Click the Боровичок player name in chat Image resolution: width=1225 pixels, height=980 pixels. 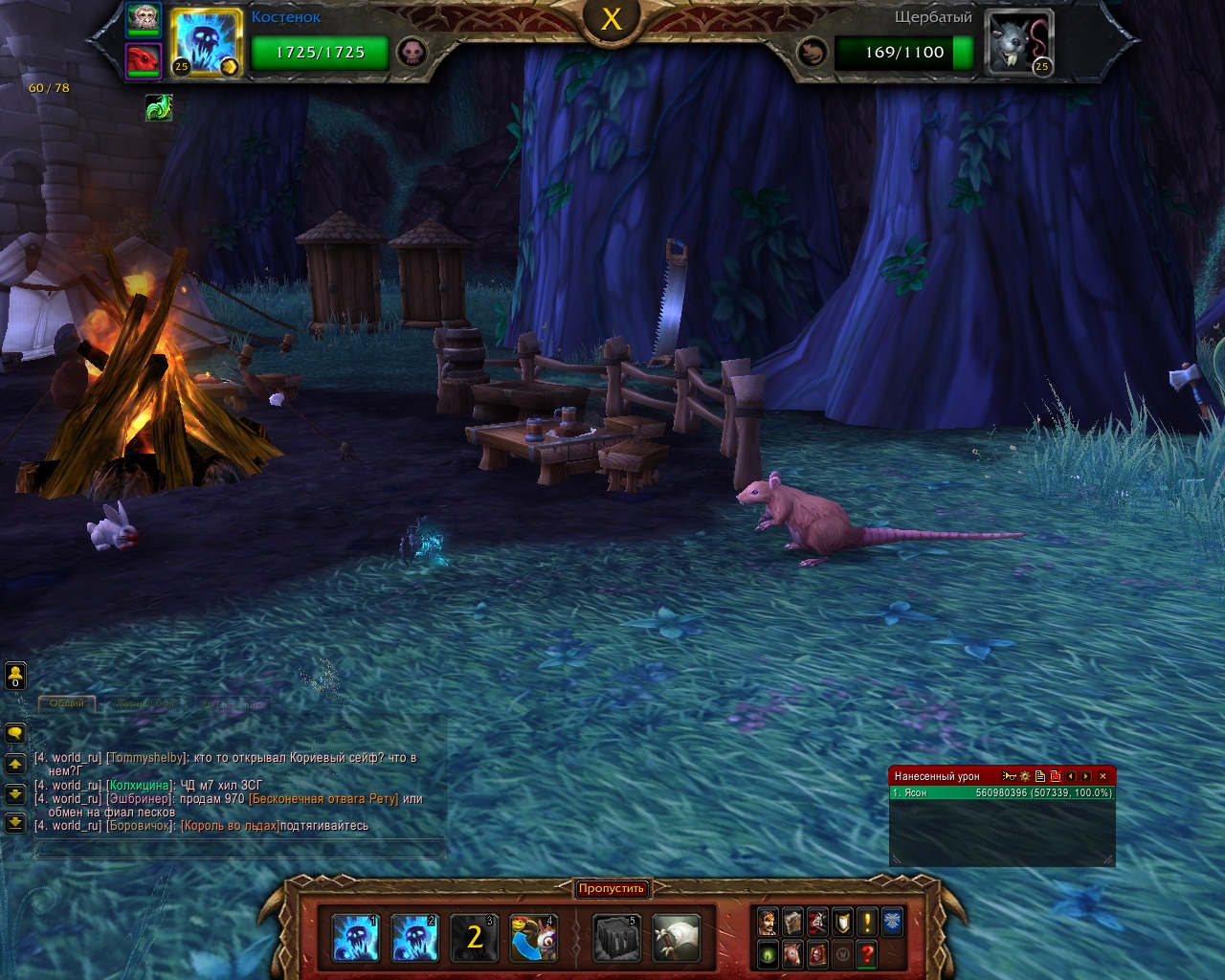[x=141, y=826]
